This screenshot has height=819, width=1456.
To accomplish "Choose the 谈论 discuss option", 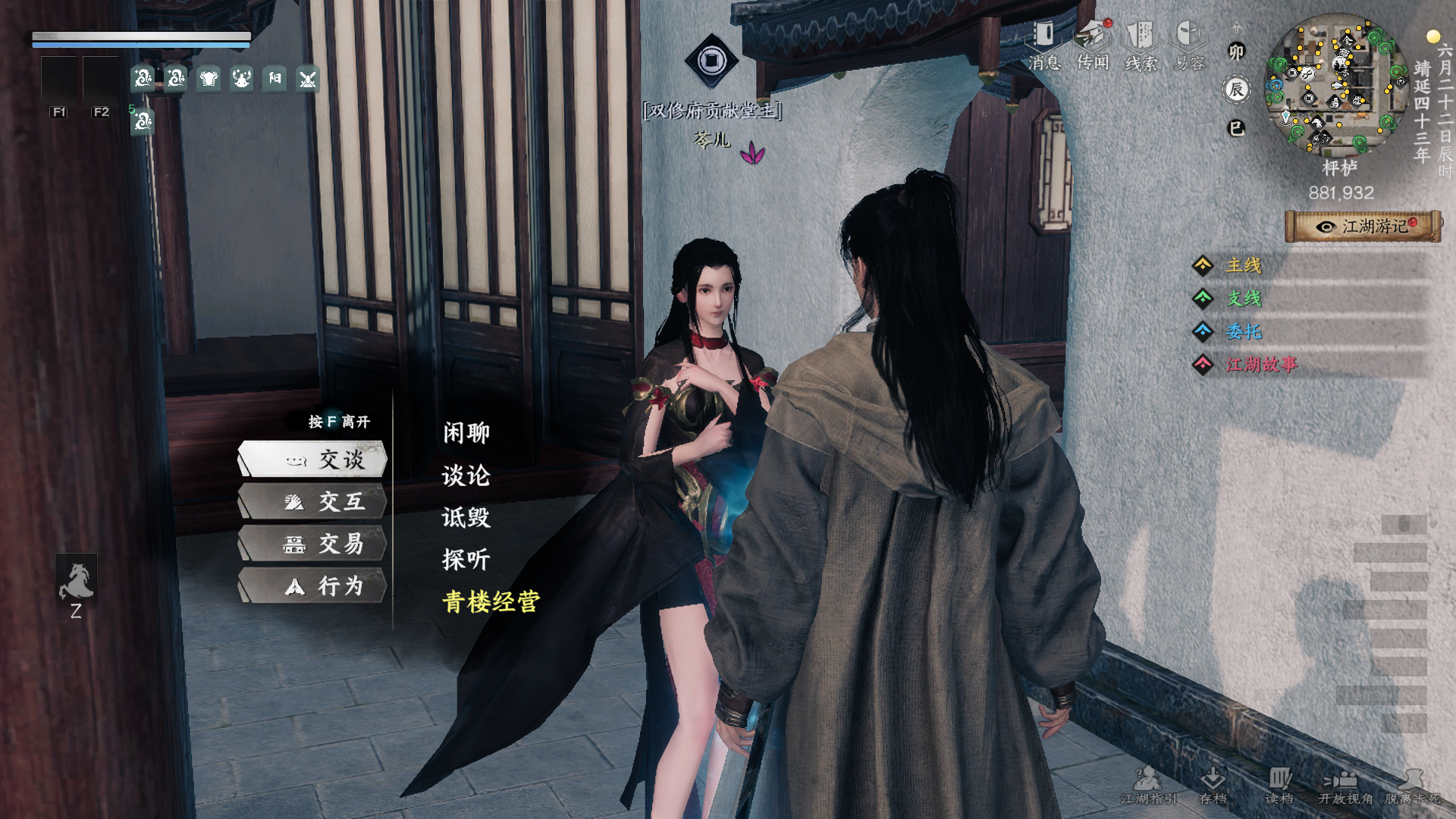I will point(466,475).
